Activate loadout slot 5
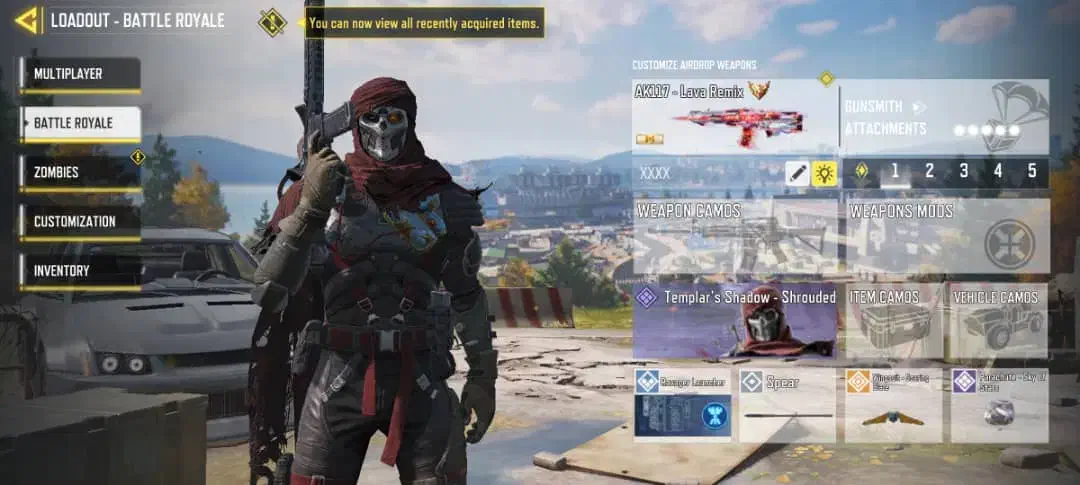 click(x=1031, y=172)
